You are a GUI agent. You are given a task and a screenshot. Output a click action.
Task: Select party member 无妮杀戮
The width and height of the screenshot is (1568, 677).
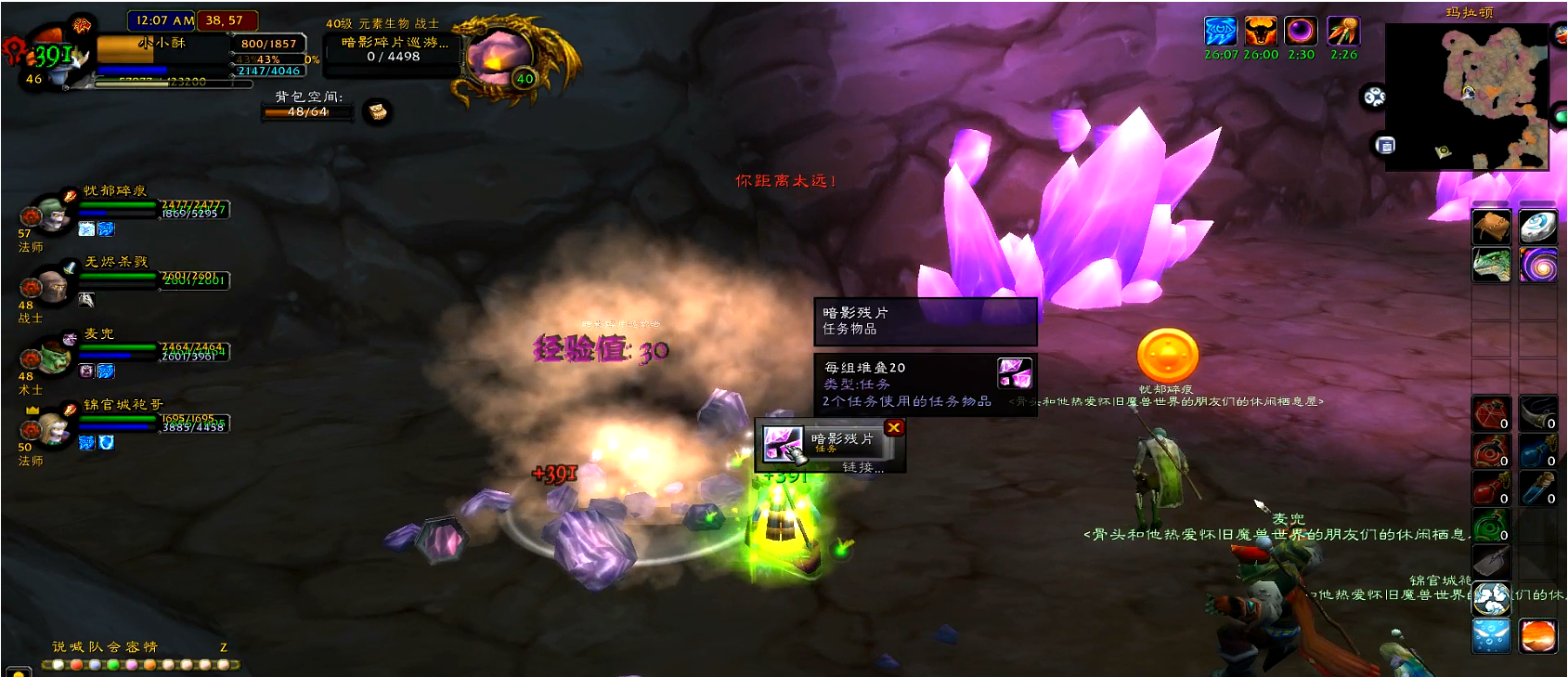[53, 286]
